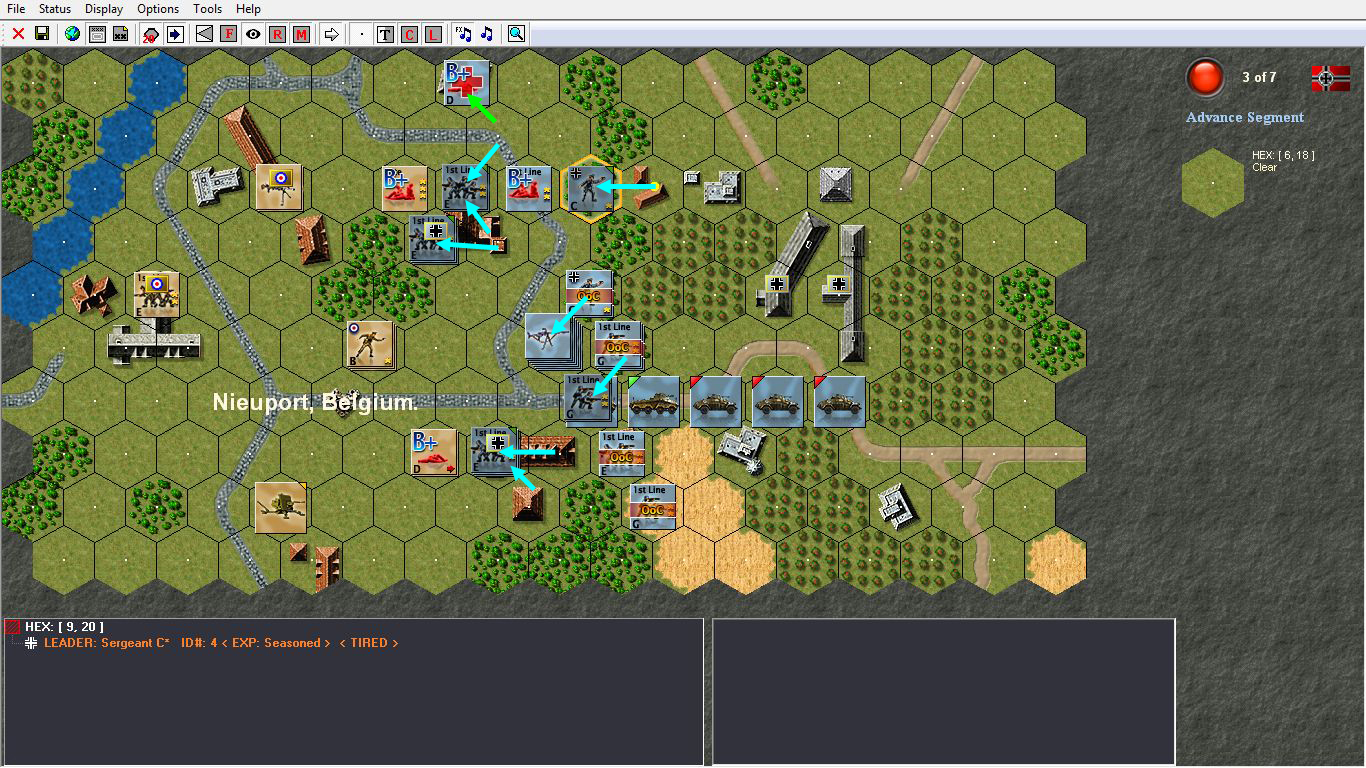
Task: Click the C toolbar icon
Action: tap(409, 33)
